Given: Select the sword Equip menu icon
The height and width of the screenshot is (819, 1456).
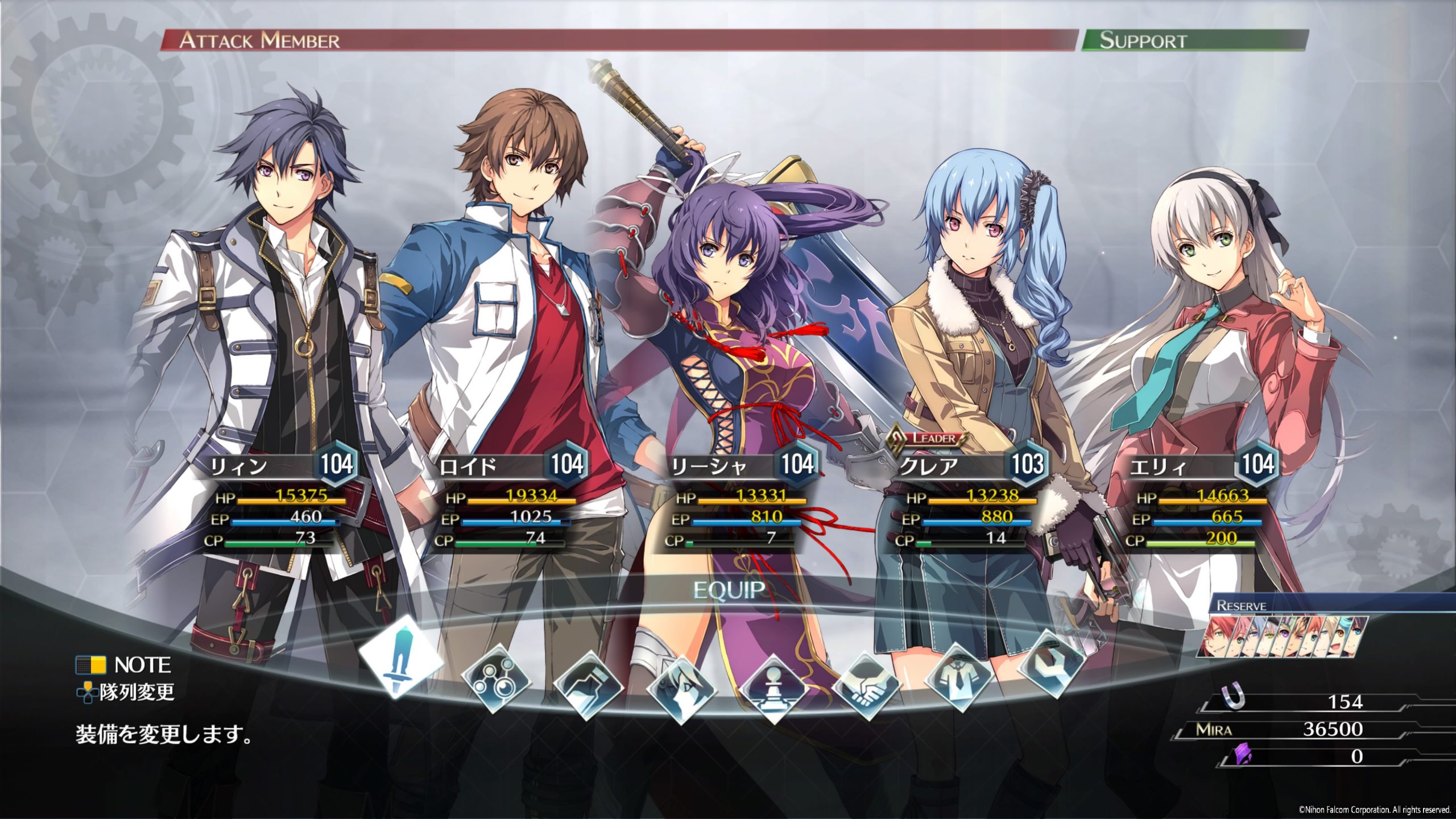Looking at the screenshot, I should tap(401, 655).
